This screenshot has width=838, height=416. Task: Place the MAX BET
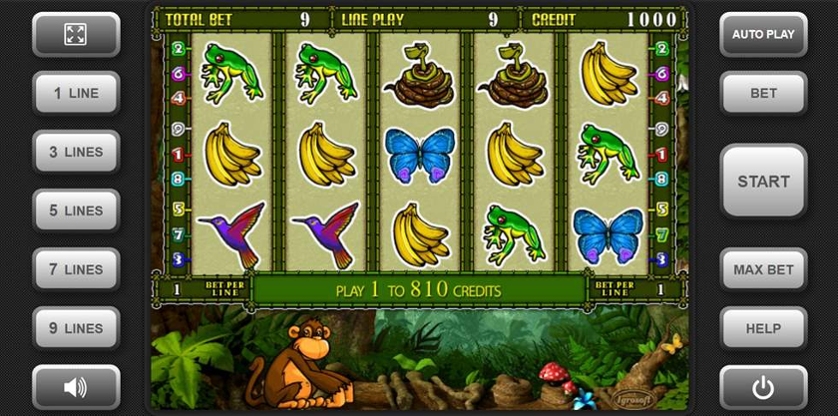(x=763, y=270)
